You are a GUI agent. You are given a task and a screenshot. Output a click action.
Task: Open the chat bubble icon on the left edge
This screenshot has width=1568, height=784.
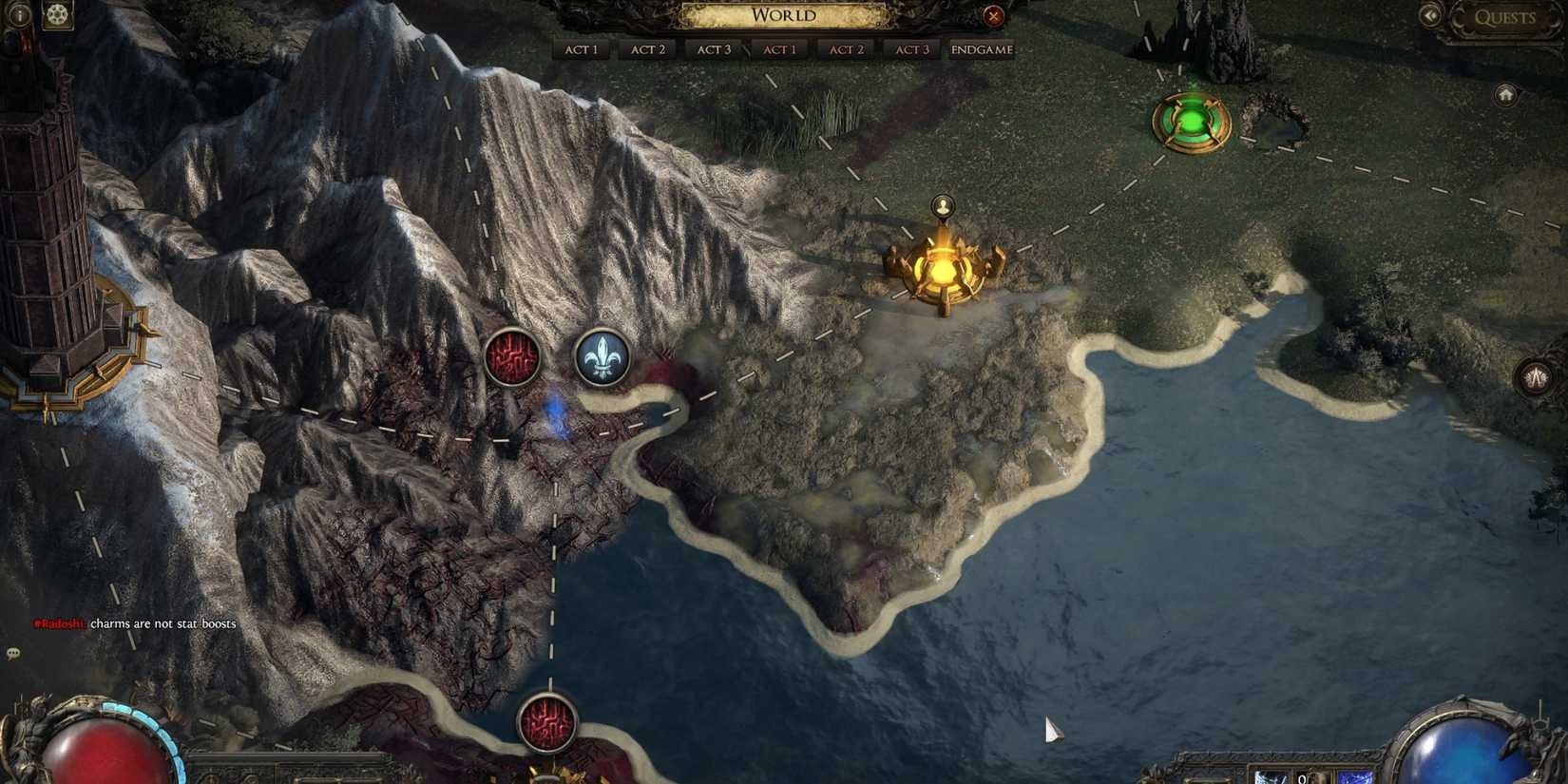12,655
